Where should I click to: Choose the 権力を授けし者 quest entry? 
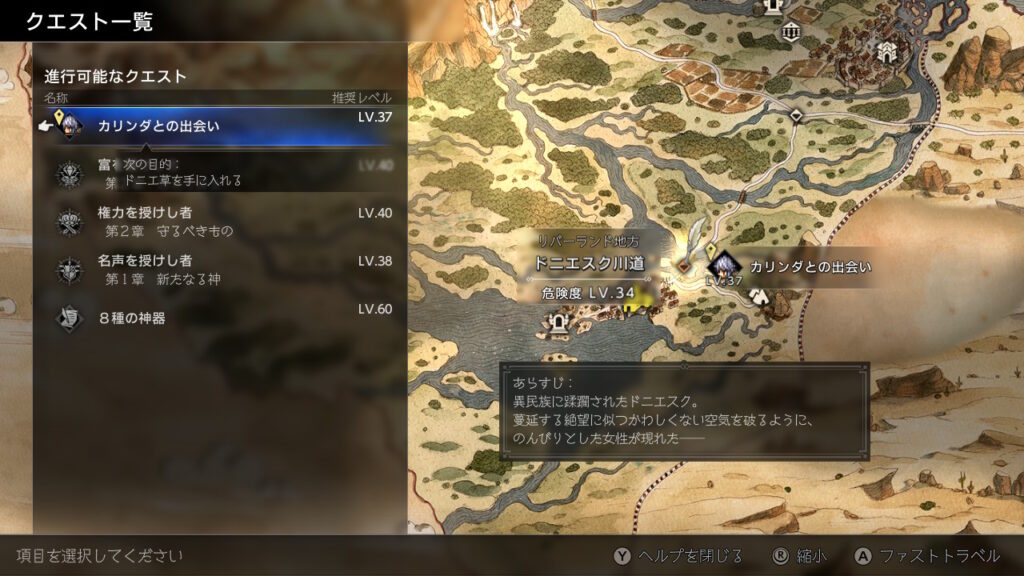[220, 221]
